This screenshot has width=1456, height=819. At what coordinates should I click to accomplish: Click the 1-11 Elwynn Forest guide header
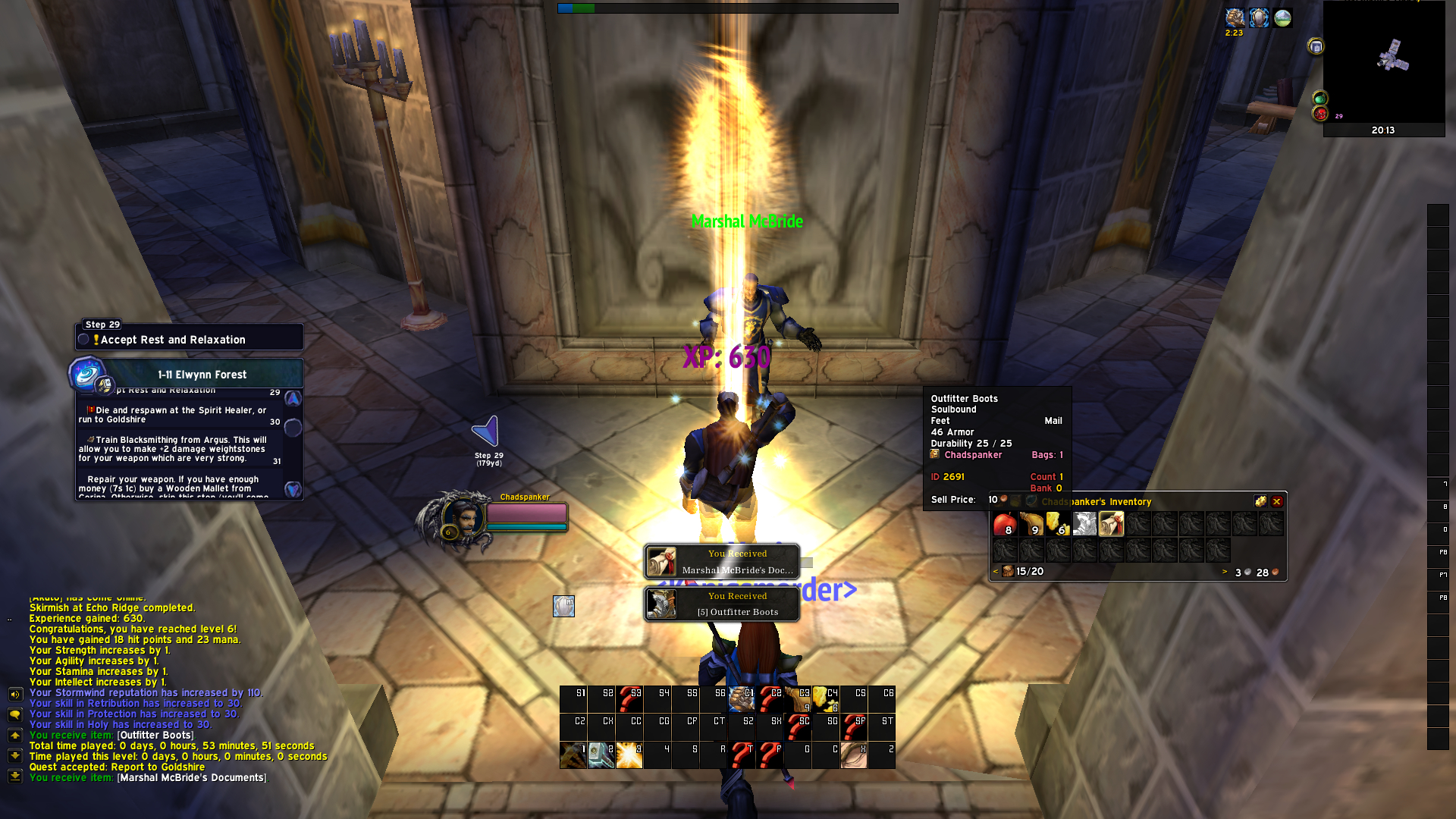[202, 375]
